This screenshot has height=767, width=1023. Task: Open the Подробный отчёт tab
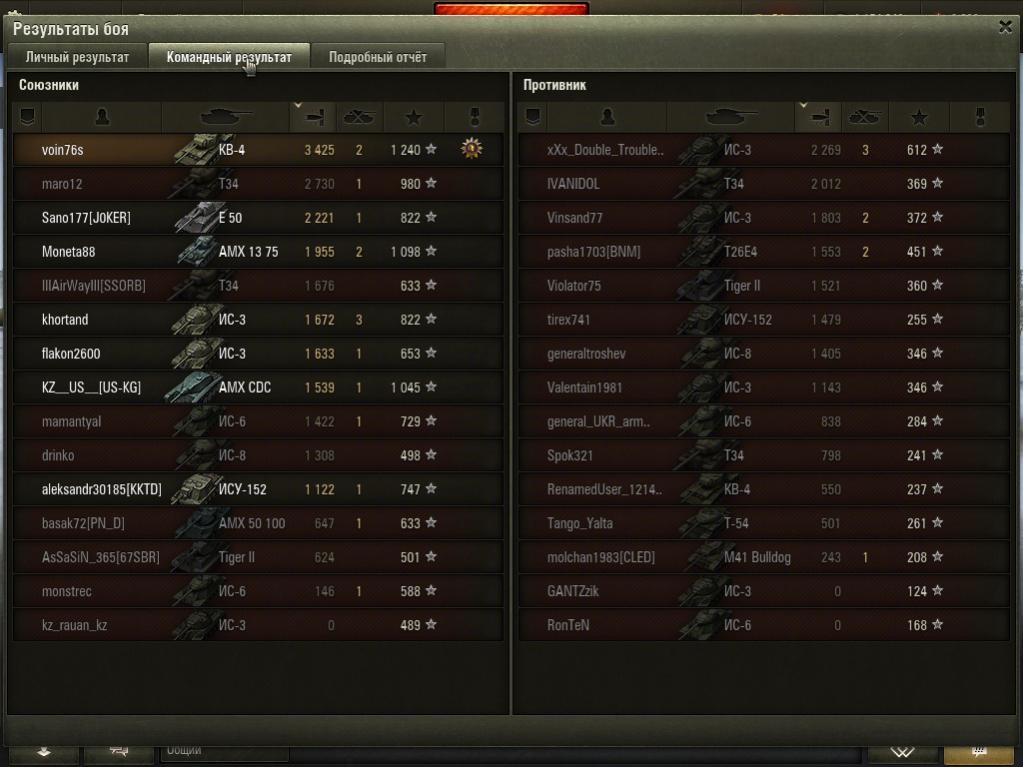(x=377, y=57)
